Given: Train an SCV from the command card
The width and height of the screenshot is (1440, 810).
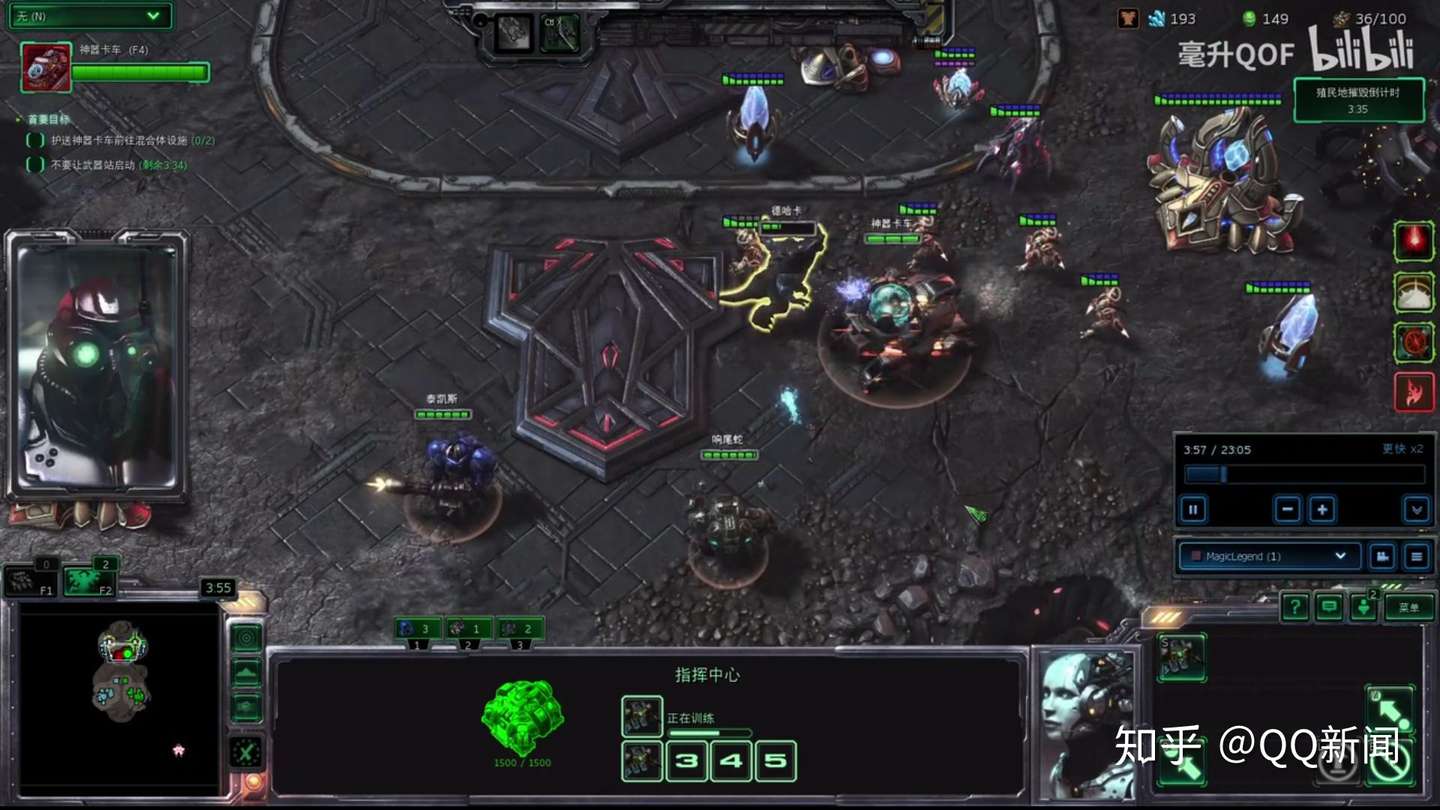Looking at the screenshot, I should [1181, 657].
